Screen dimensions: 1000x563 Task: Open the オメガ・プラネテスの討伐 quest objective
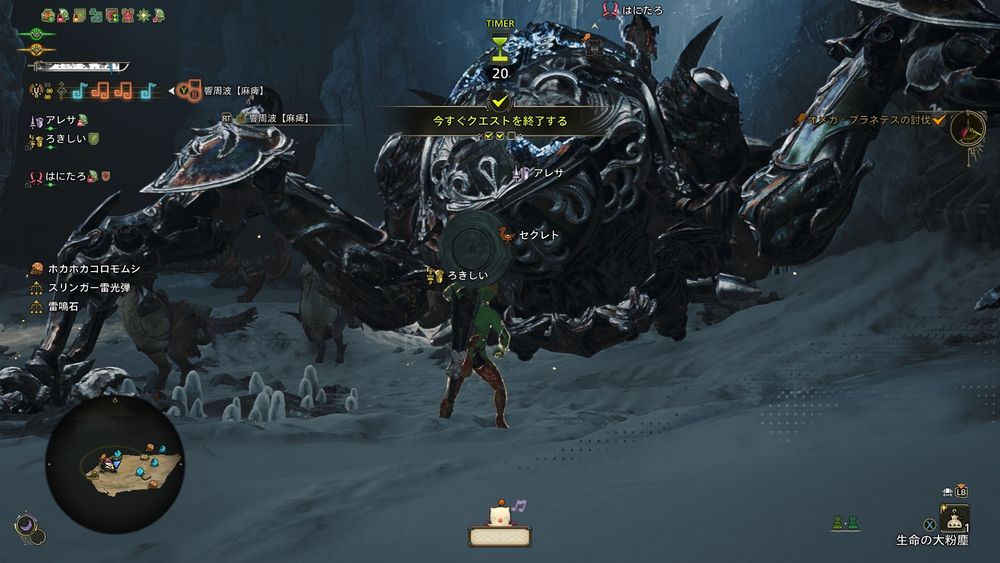[868, 120]
